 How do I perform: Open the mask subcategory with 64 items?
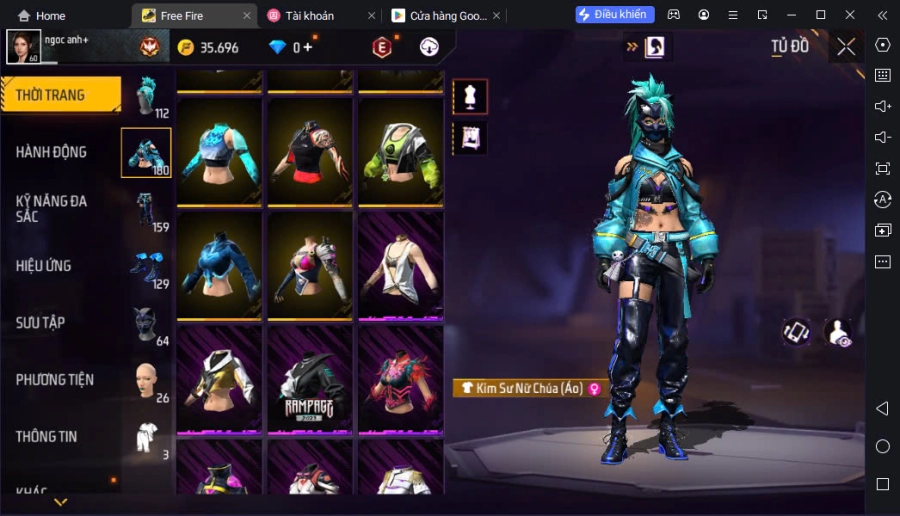[x=147, y=323]
